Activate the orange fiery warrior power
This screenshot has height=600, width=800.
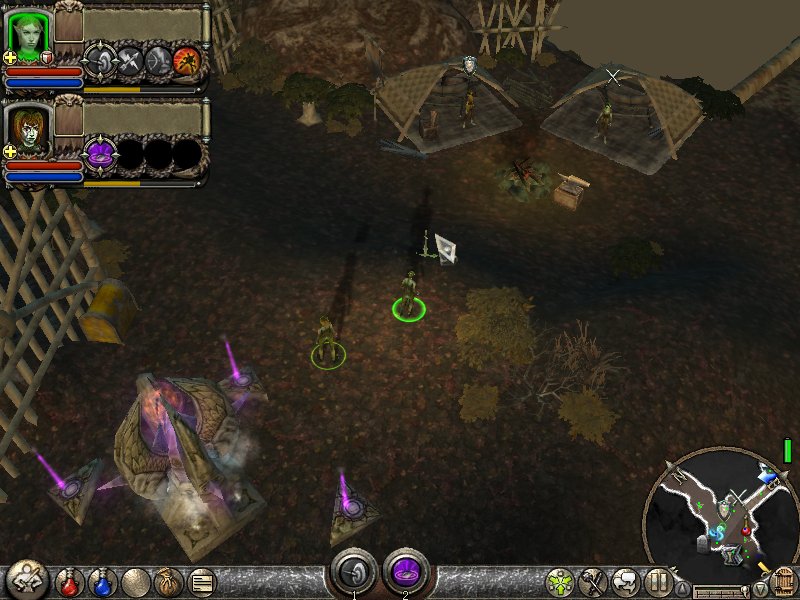tap(187, 61)
